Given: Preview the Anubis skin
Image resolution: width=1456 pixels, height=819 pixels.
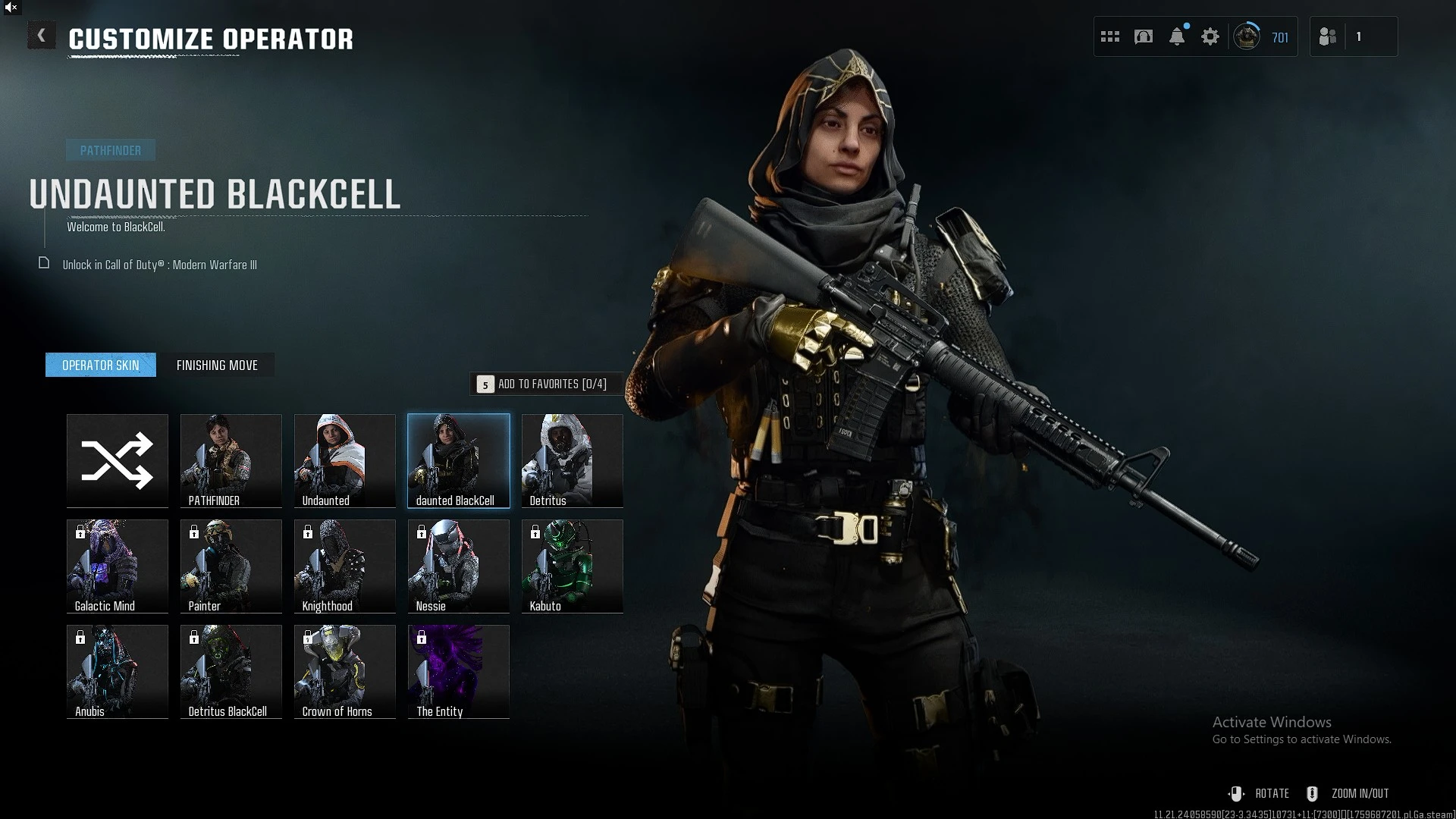Looking at the screenshot, I should pyautogui.click(x=118, y=671).
